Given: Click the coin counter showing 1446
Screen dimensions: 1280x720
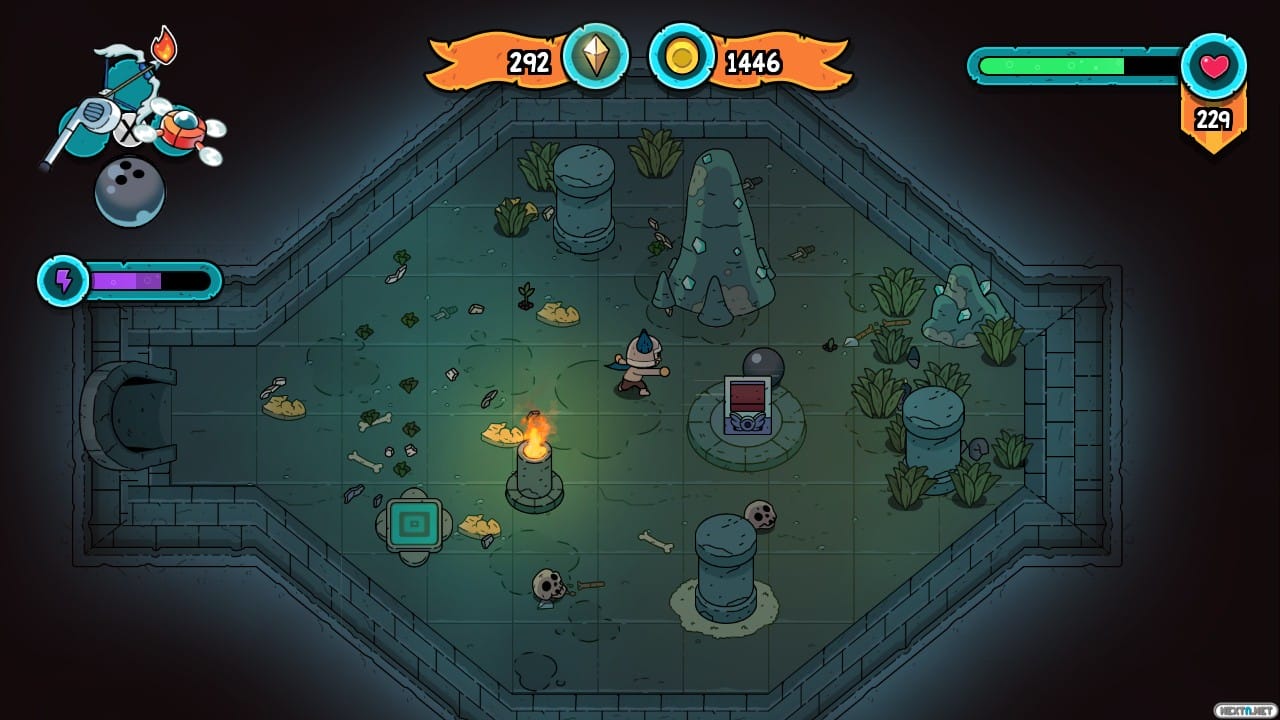Looking at the screenshot, I should point(757,62).
